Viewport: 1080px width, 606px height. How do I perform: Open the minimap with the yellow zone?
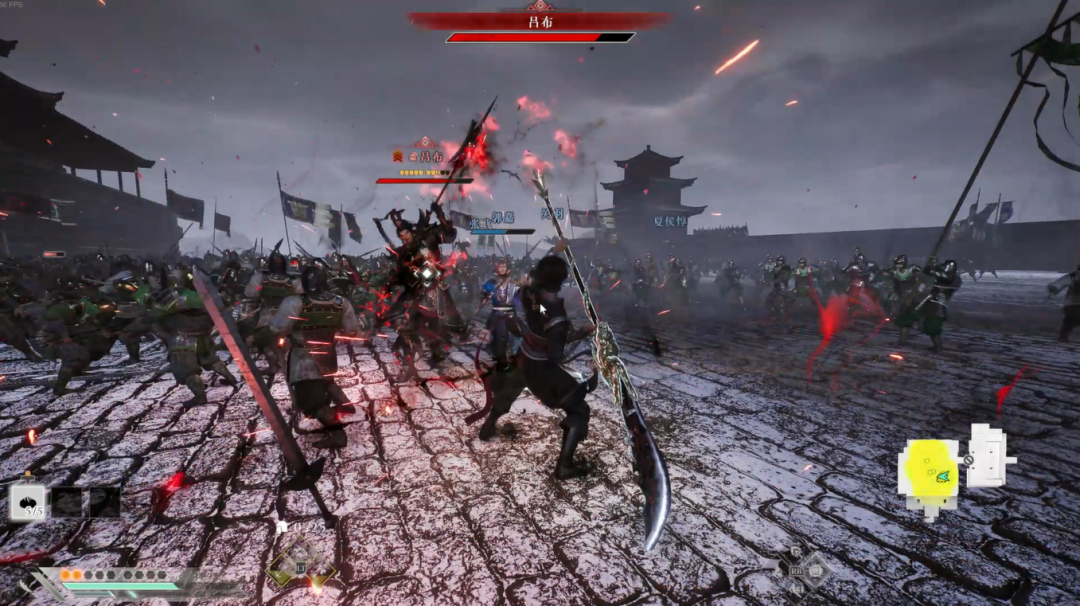(953, 468)
